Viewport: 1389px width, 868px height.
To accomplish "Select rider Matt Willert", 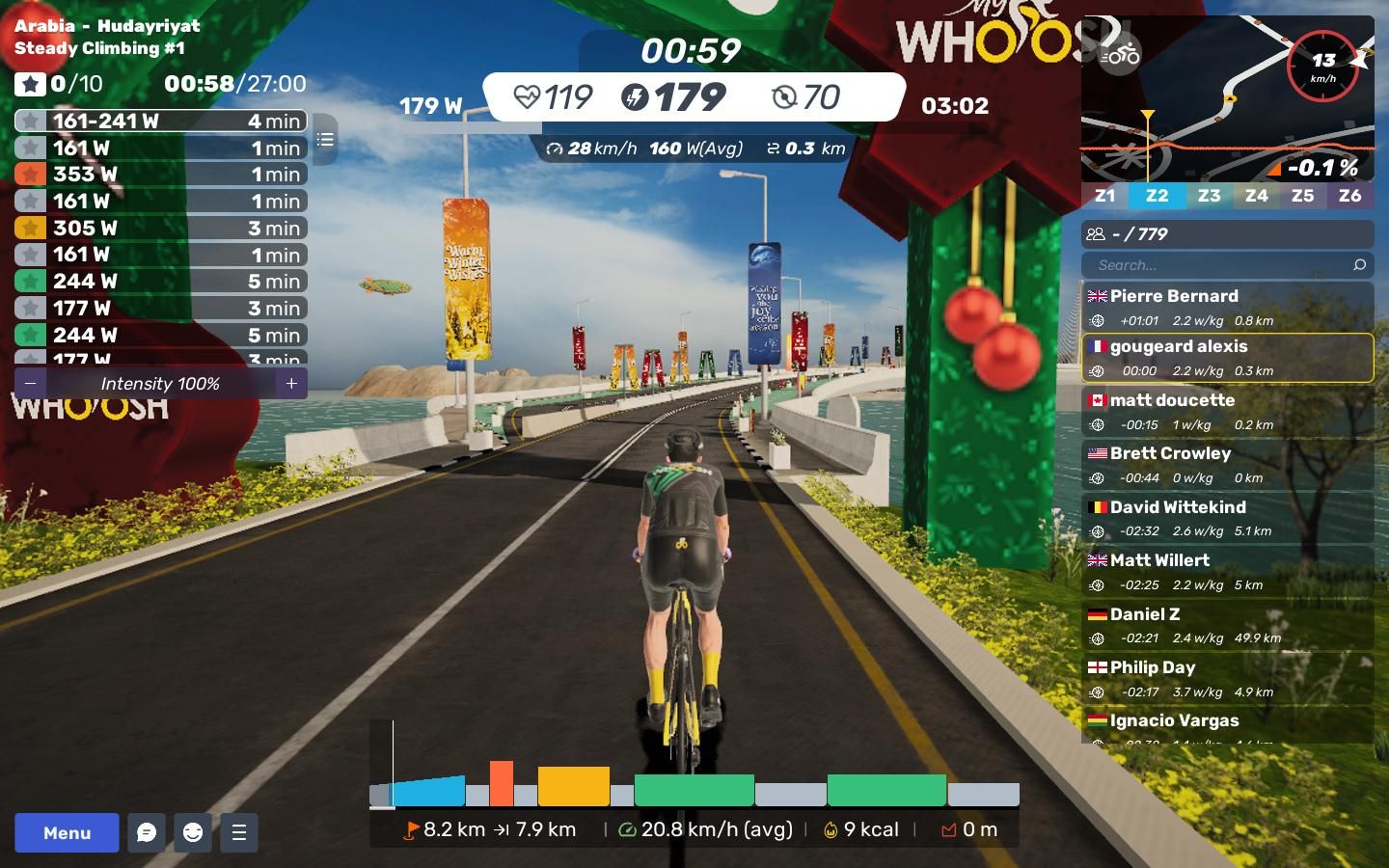I will point(1227,571).
